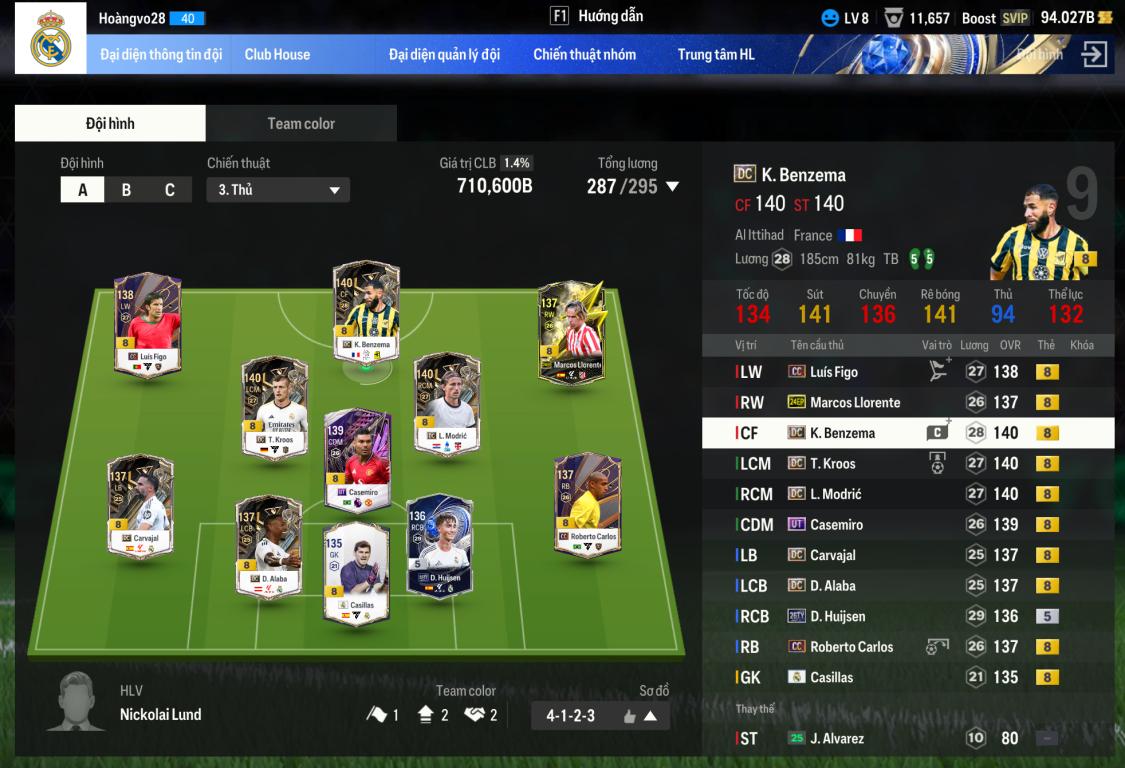Open Đại diện thông tin đội menu
Image resolution: width=1125 pixels, height=768 pixels.
pyautogui.click(x=161, y=55)
